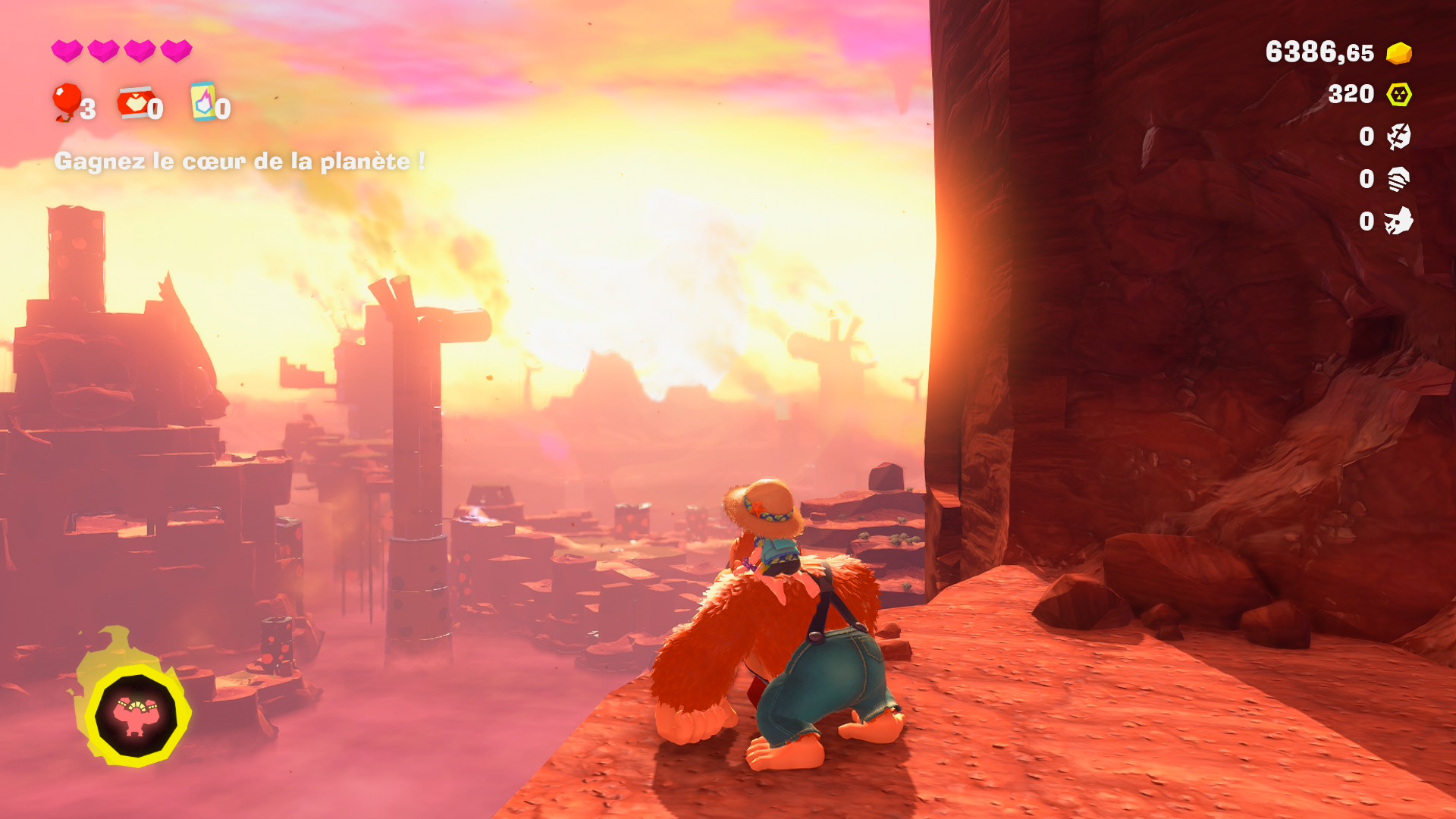
Task: Select the red balloon item icon
Action: (67, 101)
